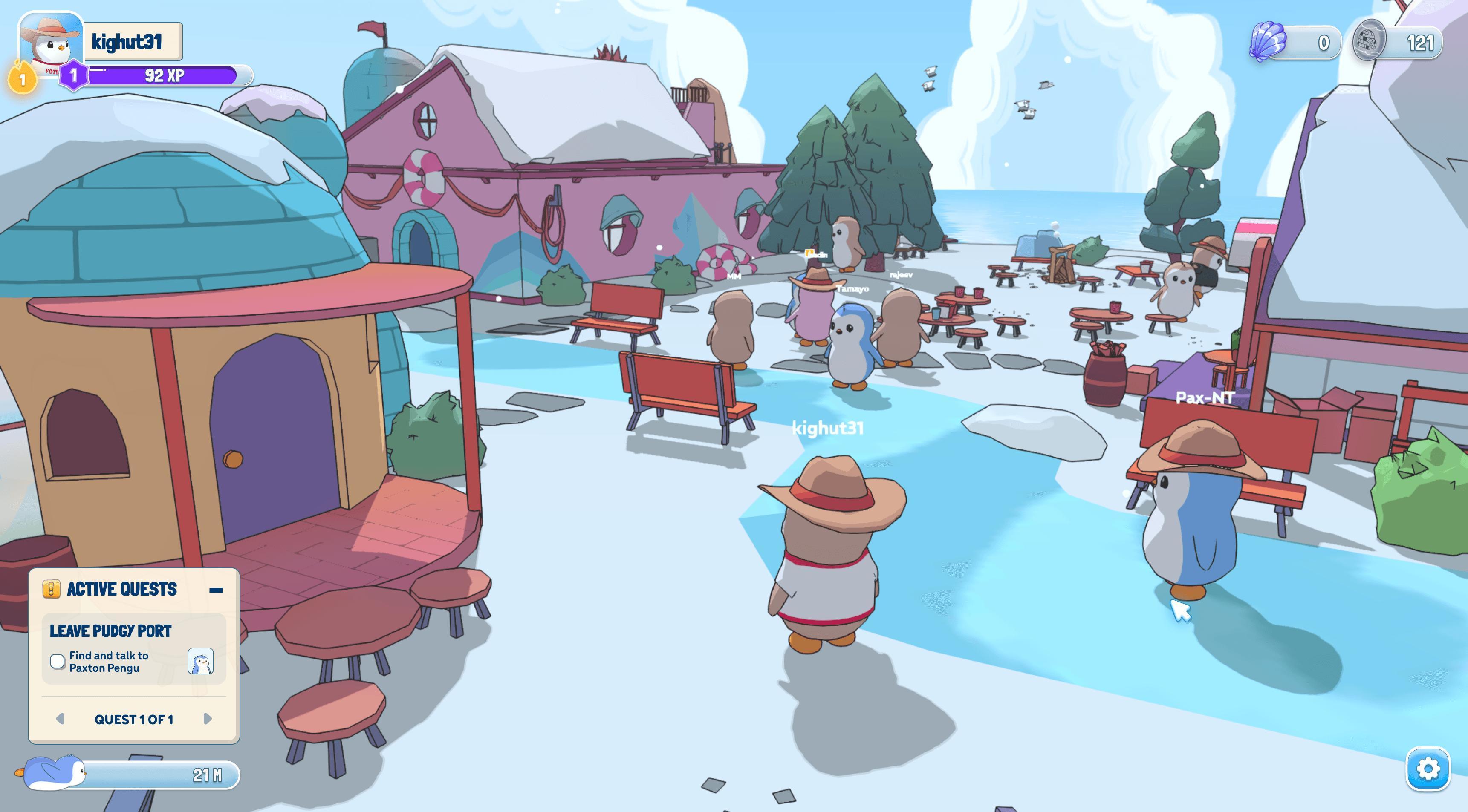
Task: Click the purple 92 XP progress bar
Action: [165, 74]
